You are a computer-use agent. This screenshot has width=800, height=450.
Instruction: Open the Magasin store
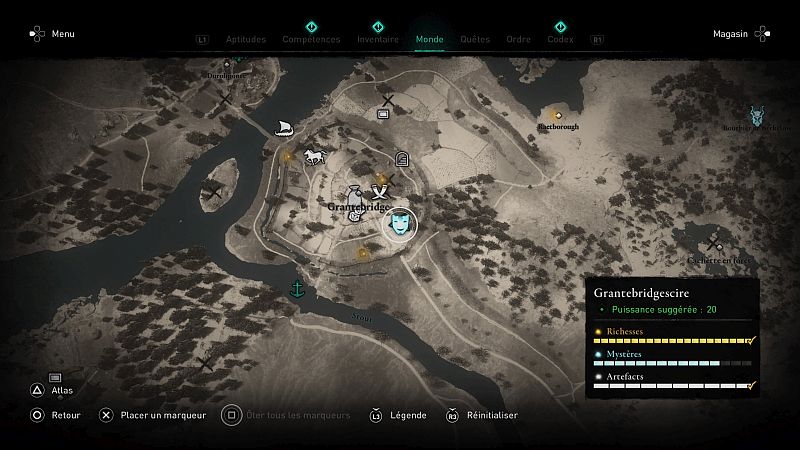[x=741, y=34]
